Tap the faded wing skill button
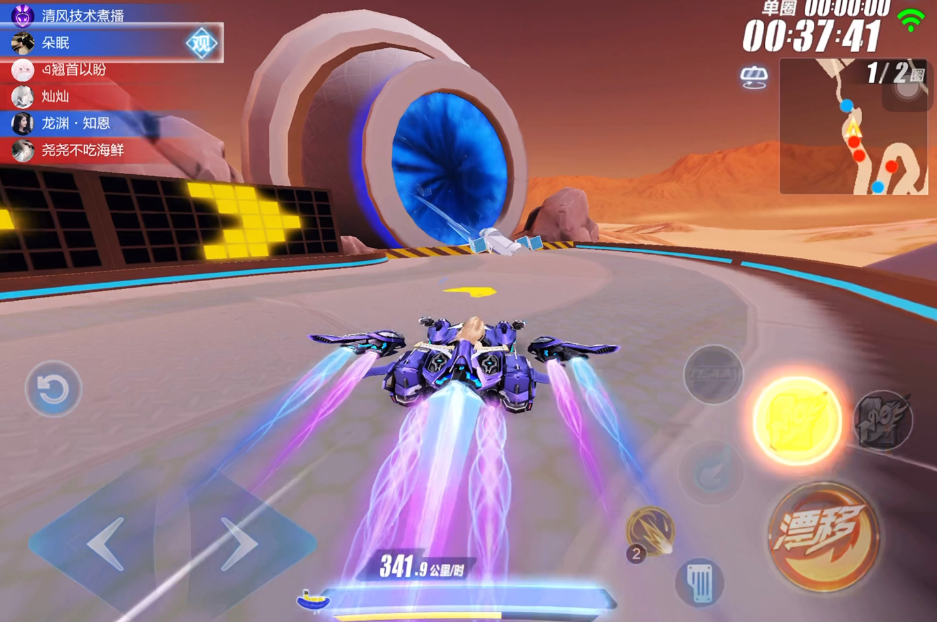 [x=710, y=471]
